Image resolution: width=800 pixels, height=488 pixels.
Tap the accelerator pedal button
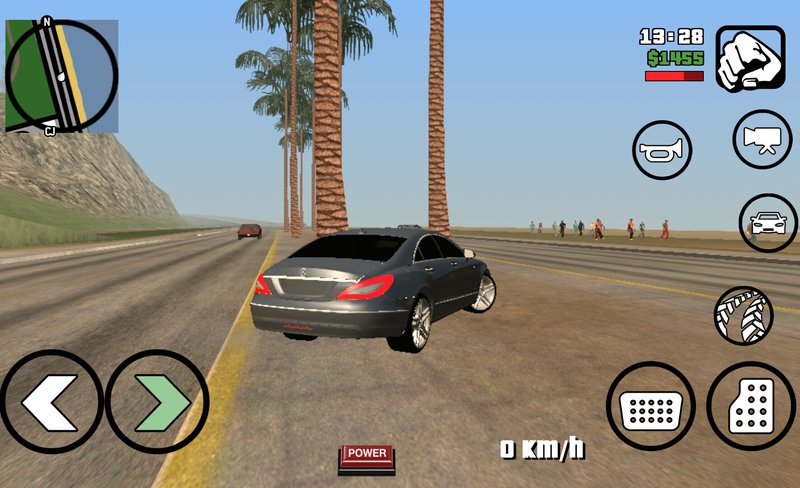[751, 407]
